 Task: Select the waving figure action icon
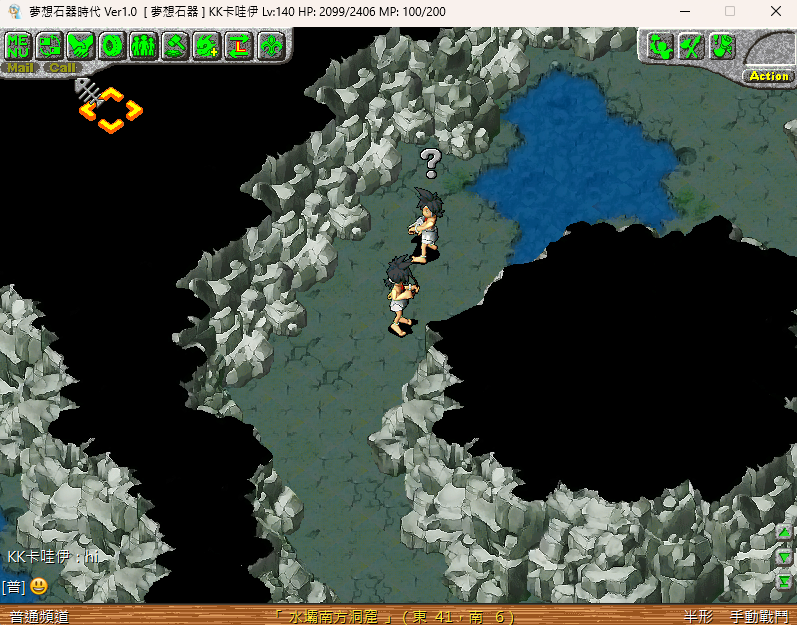pyautogui.click(x=659, y=45)
